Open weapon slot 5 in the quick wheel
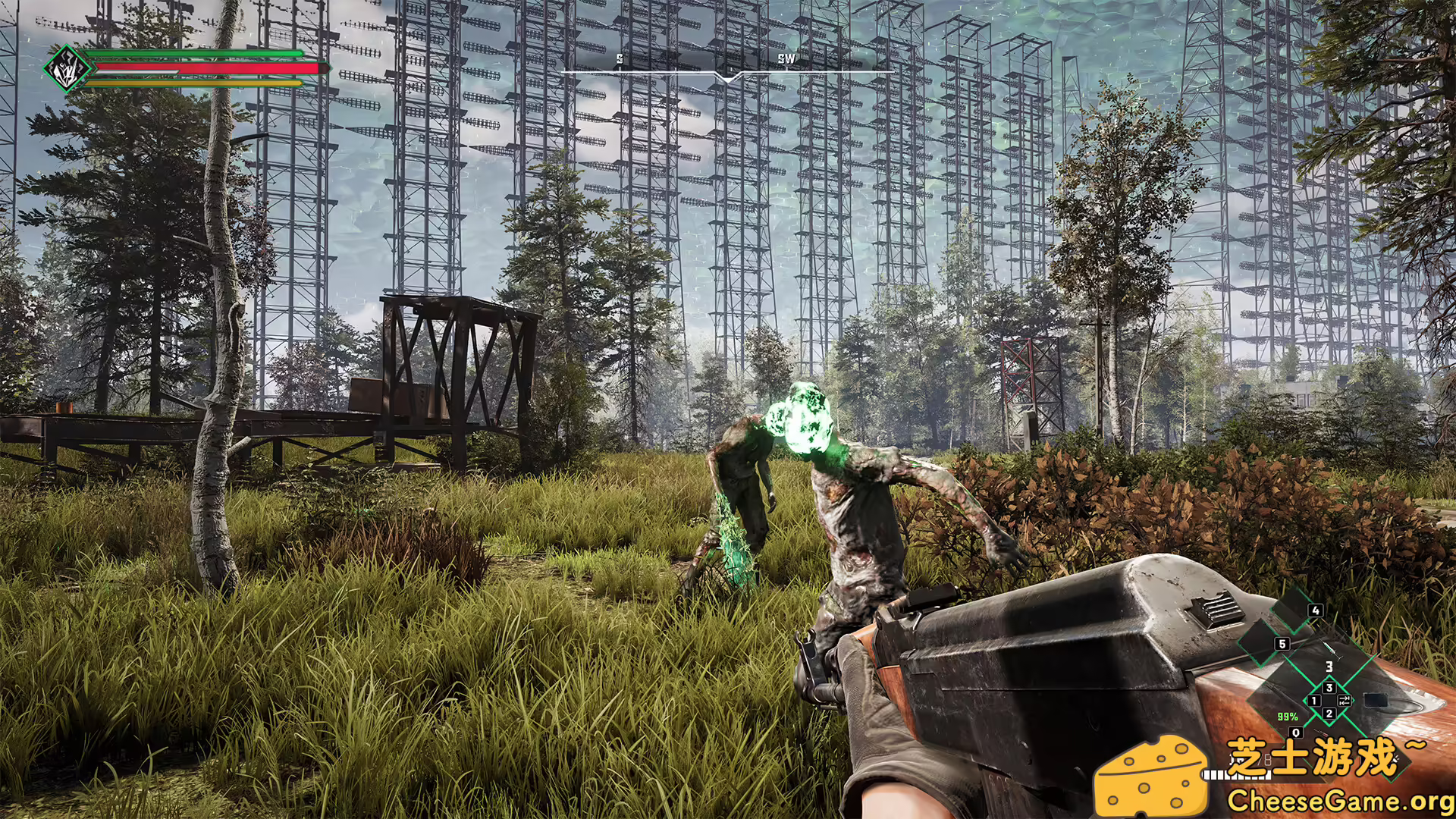Image resolution: width=1456 pixels, height=819 pixels. (x=1282, y=644)
